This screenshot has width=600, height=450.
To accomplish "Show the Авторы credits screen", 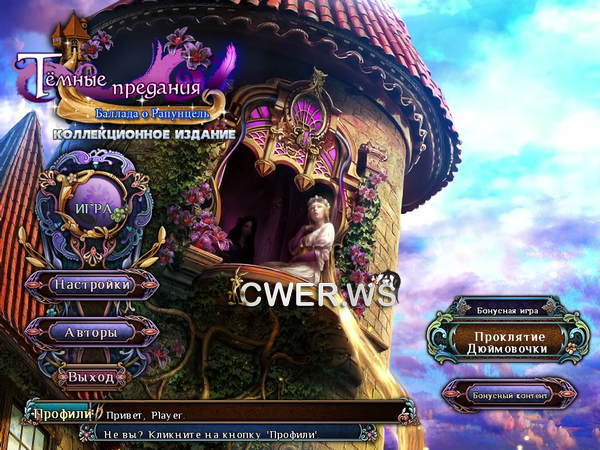I will click(x=93, y=331).
